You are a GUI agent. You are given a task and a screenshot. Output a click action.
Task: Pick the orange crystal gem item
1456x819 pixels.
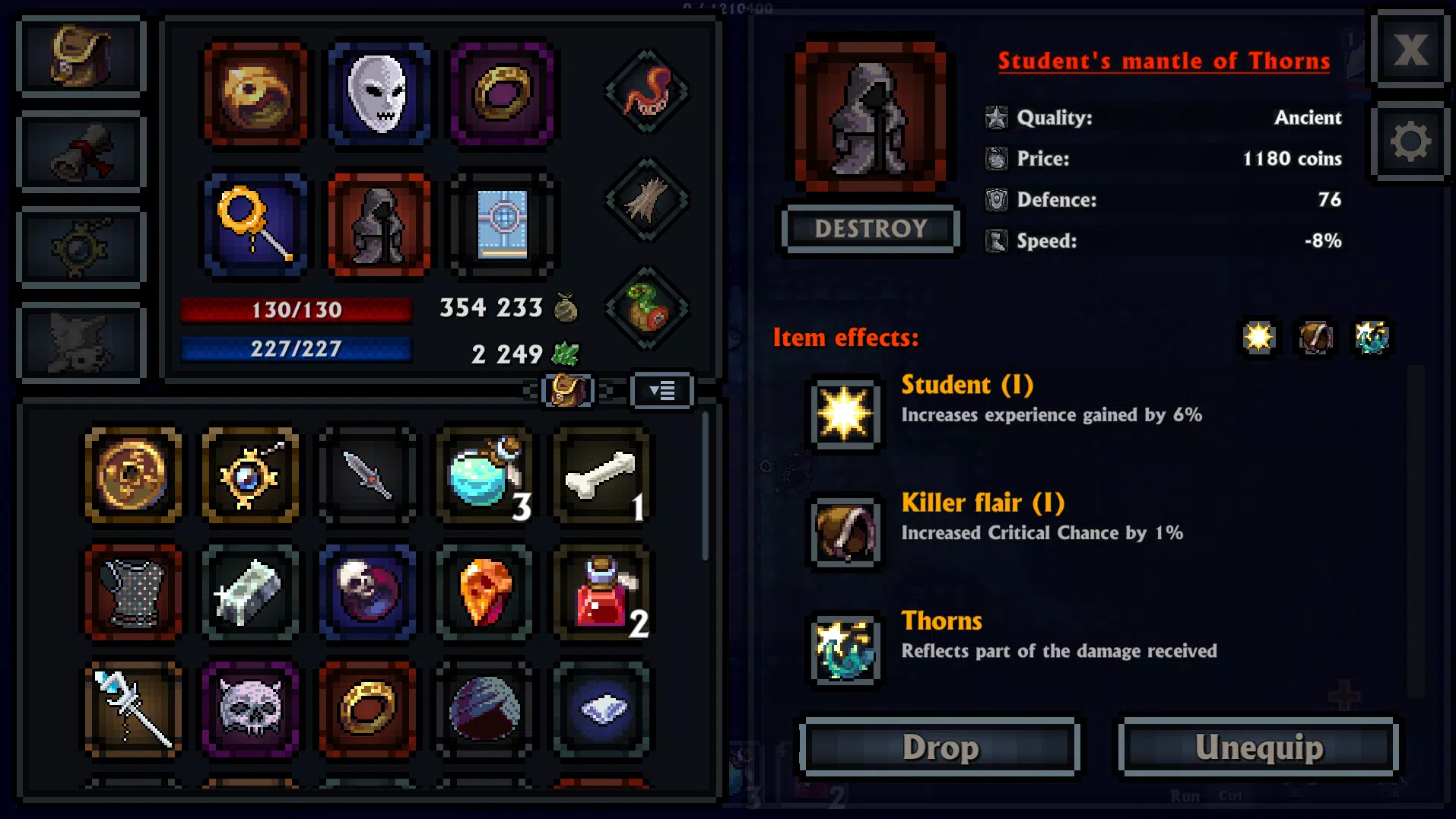pos(485,593)
